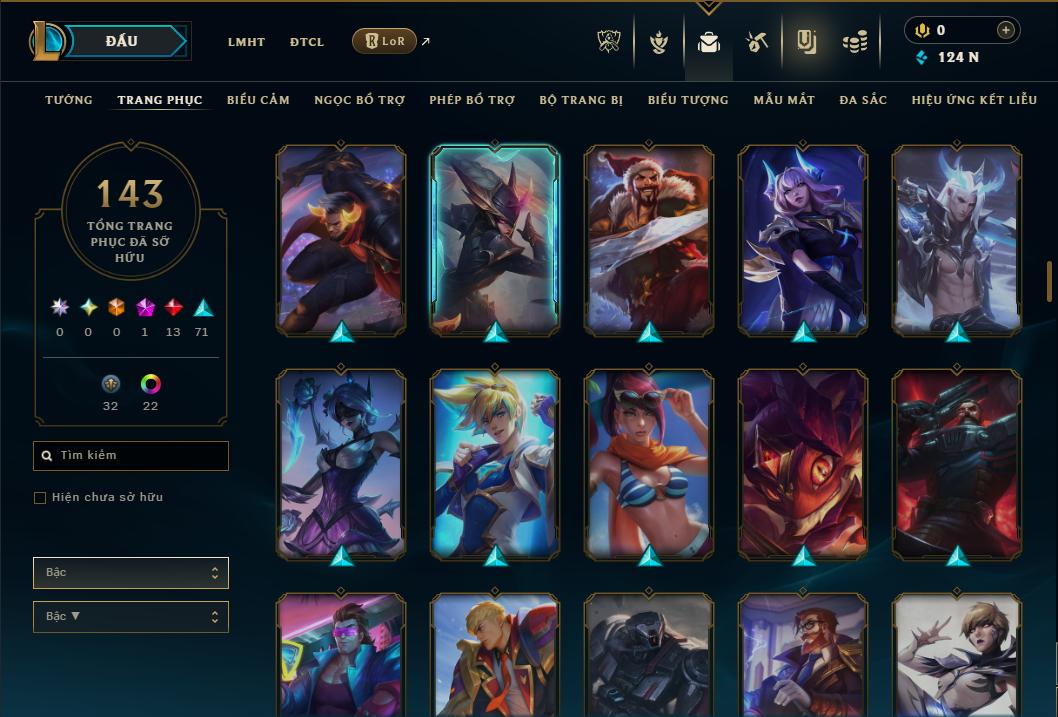Click the ĐẤU play button
Image resolution: width=1058 pixels, height=717 pixels.
[x=122, y=41]
